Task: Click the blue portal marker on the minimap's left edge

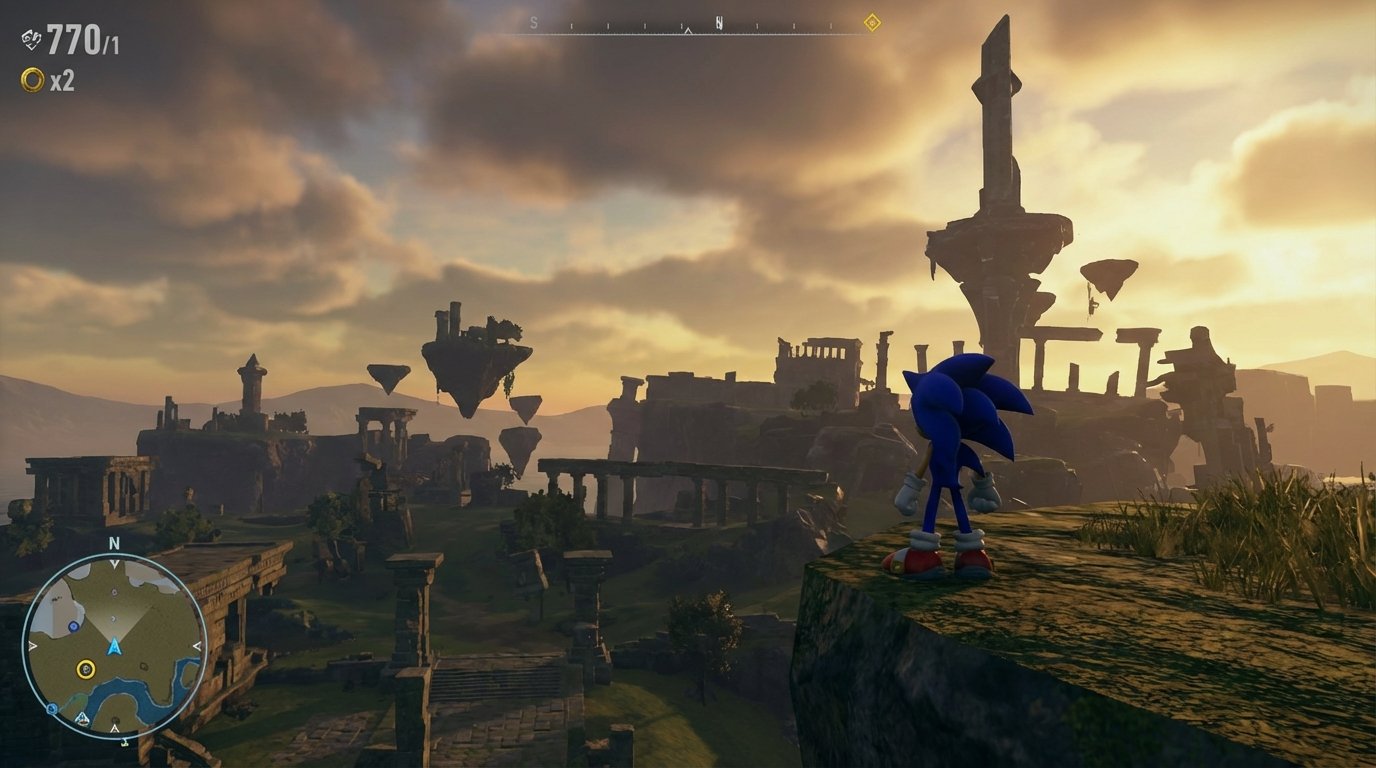Action: tap(50, 708)
